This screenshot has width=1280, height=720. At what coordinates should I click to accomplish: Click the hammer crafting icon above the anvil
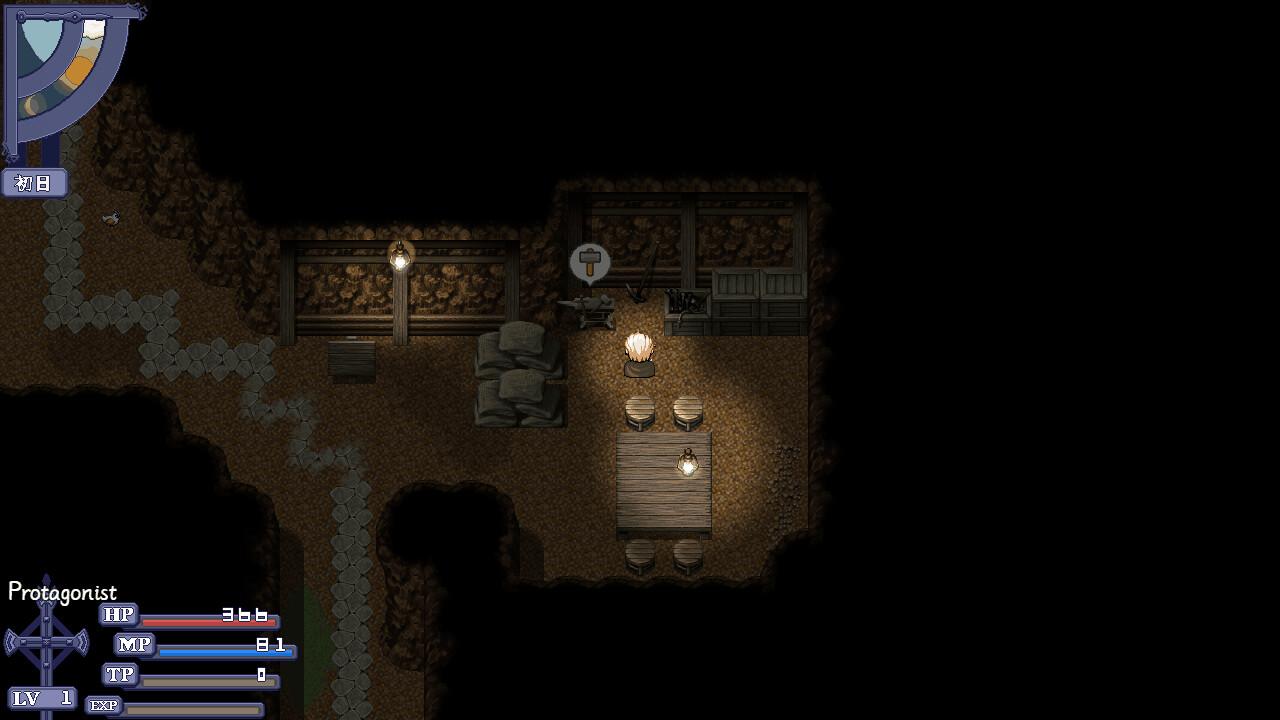point(588,262)
